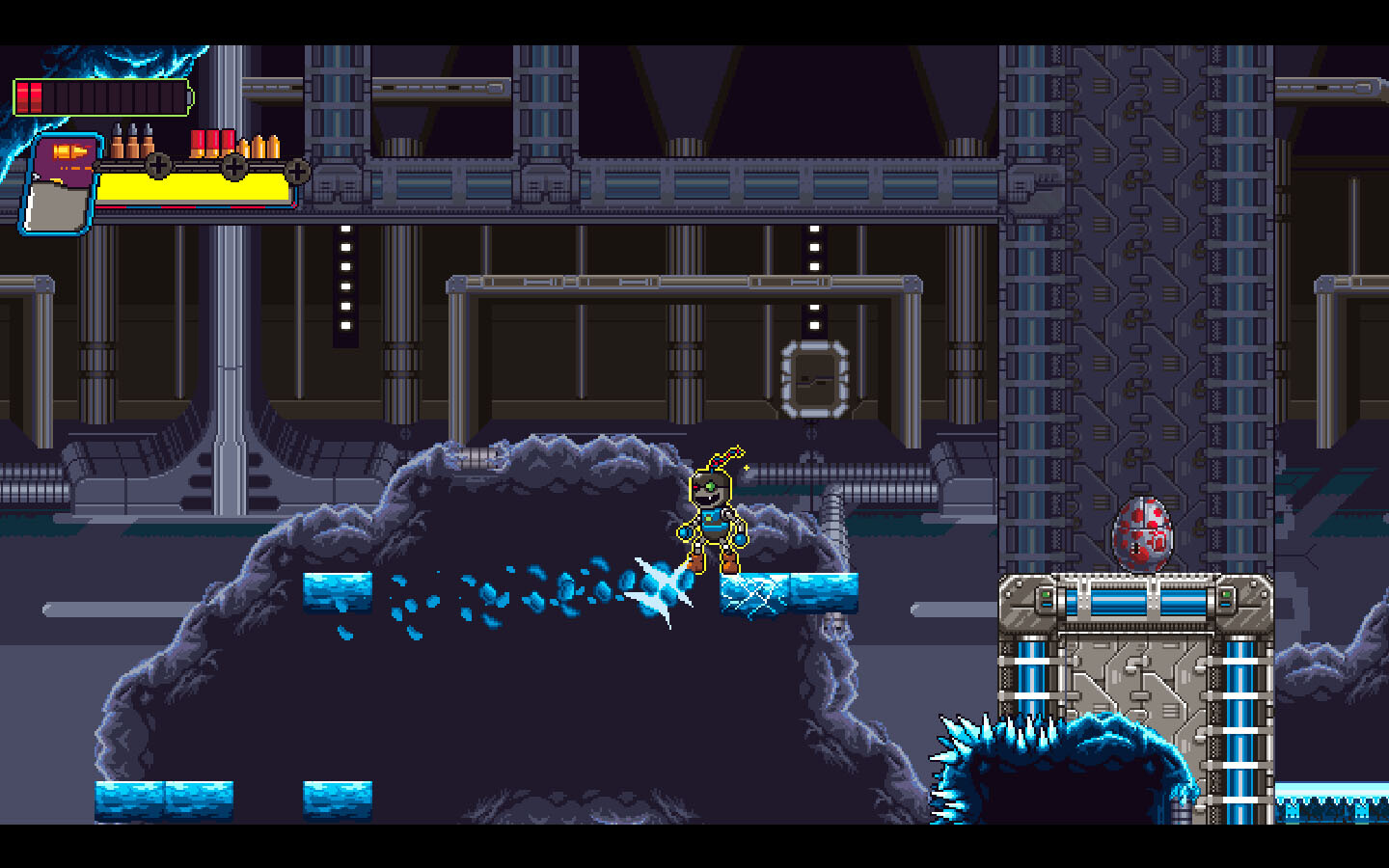Click the three silver-tipped rifle bullets
Image resolution: width=1389 pixels, height=868 pixels.
point(132,142)
